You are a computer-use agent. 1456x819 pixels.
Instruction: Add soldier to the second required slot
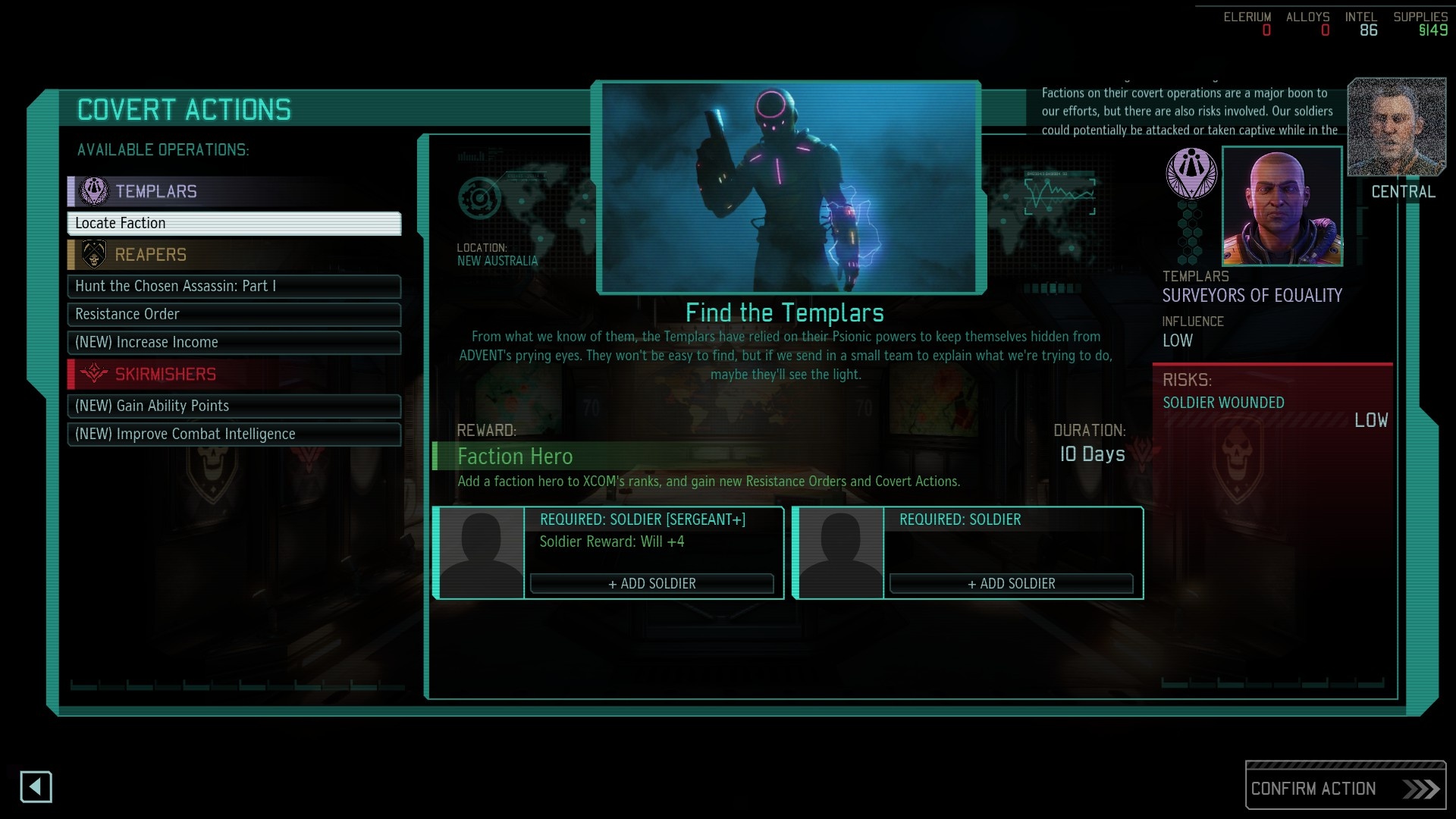point(1011,583)
